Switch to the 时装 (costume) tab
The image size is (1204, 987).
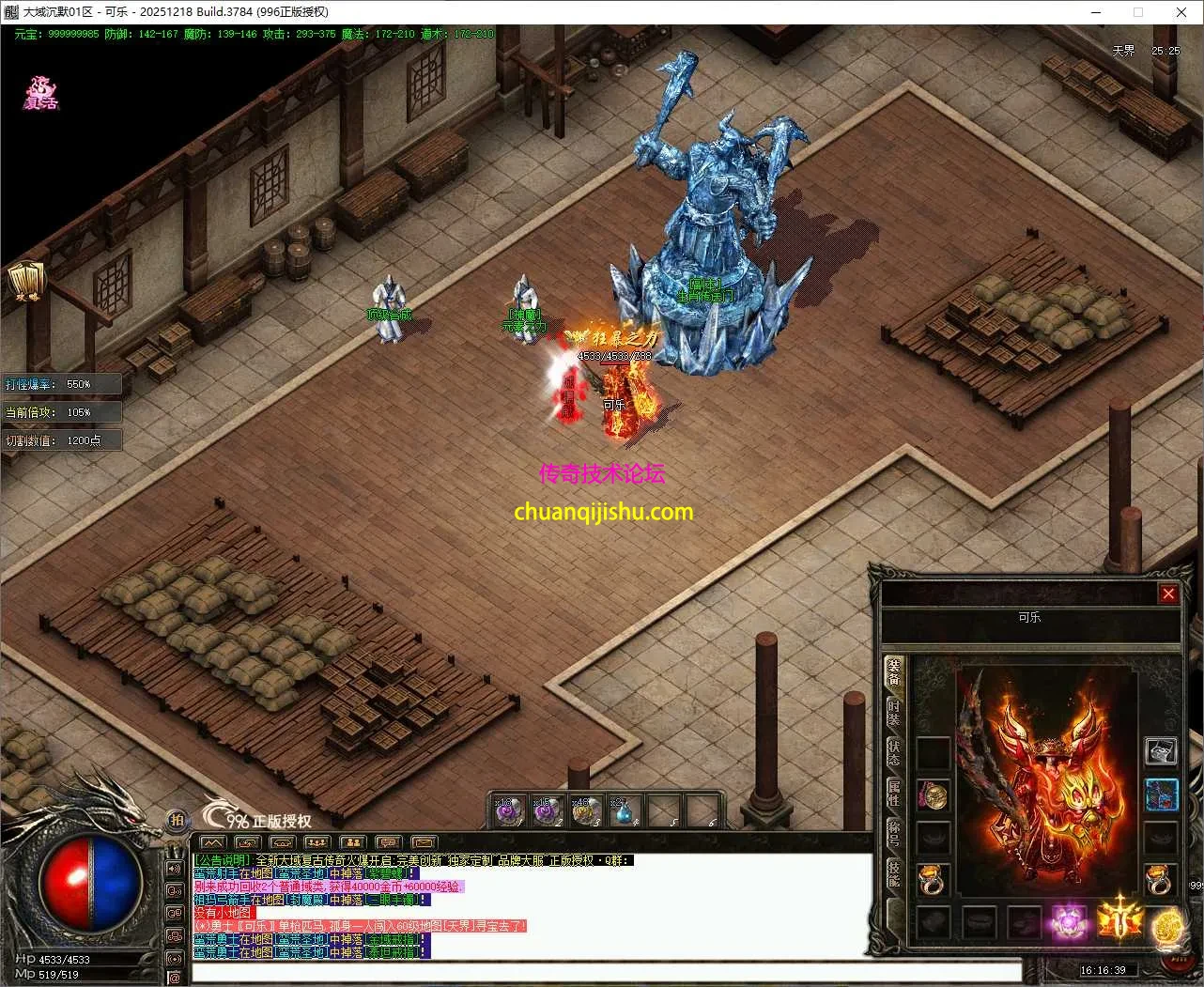click(894, 715)
